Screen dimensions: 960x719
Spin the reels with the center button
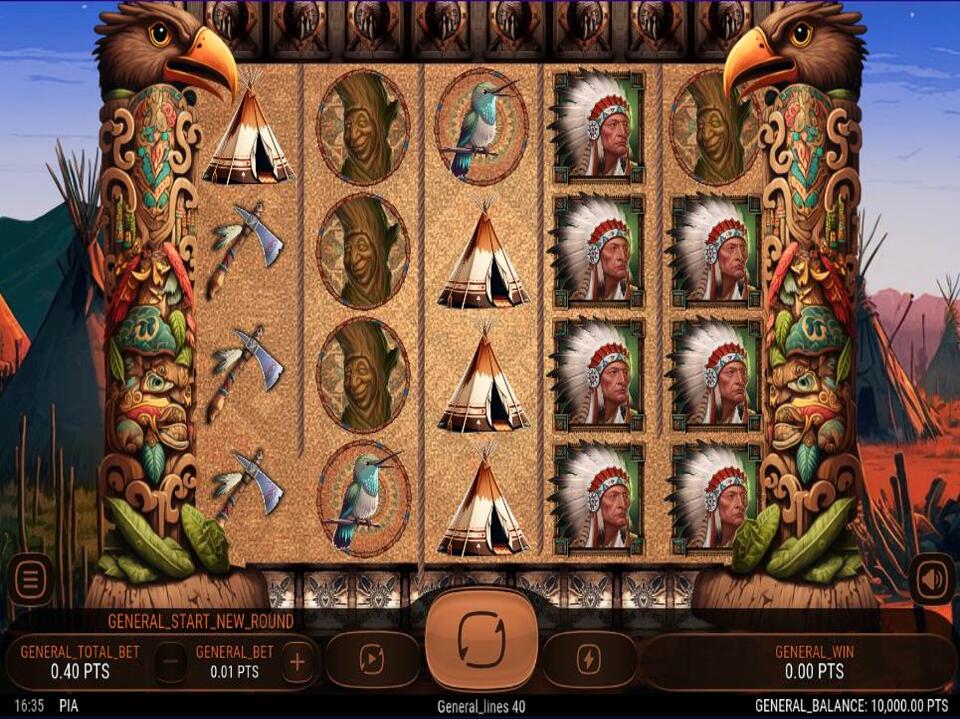[x=481, y=638]
